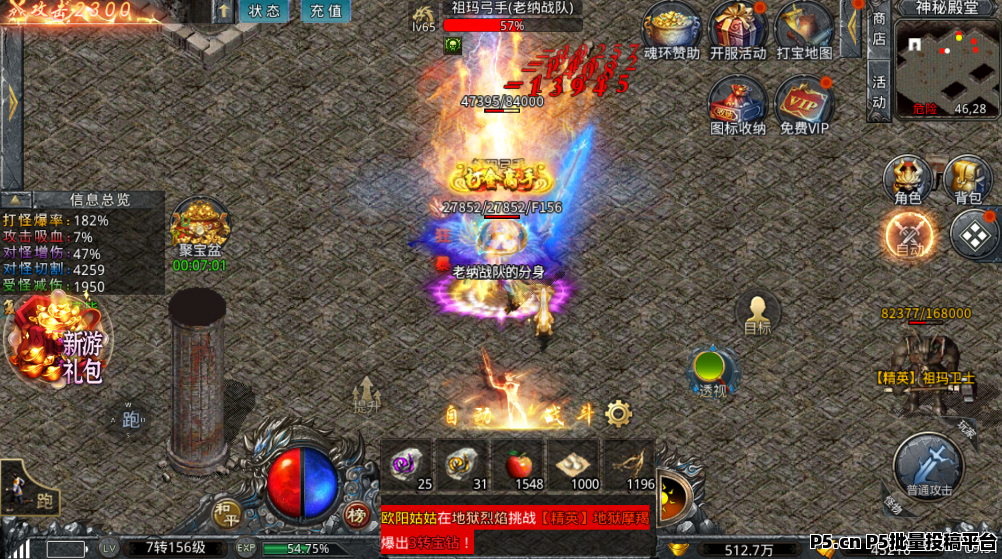Toggle the 自动 auto-combat crossed swords button
1002x559 pixels.
909,236
